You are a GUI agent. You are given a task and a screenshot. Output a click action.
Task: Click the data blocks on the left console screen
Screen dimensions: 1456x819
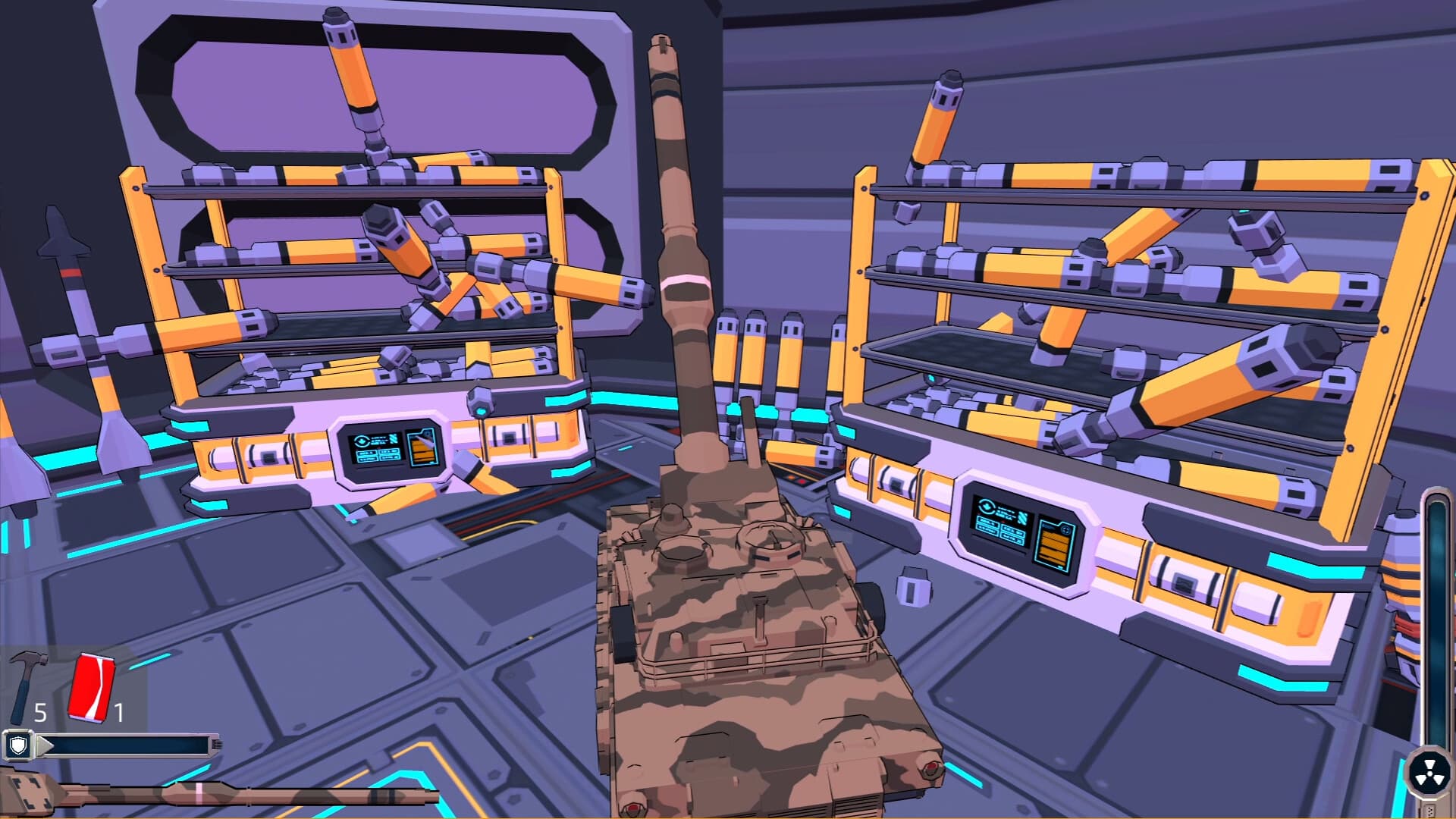click(376, 458)
